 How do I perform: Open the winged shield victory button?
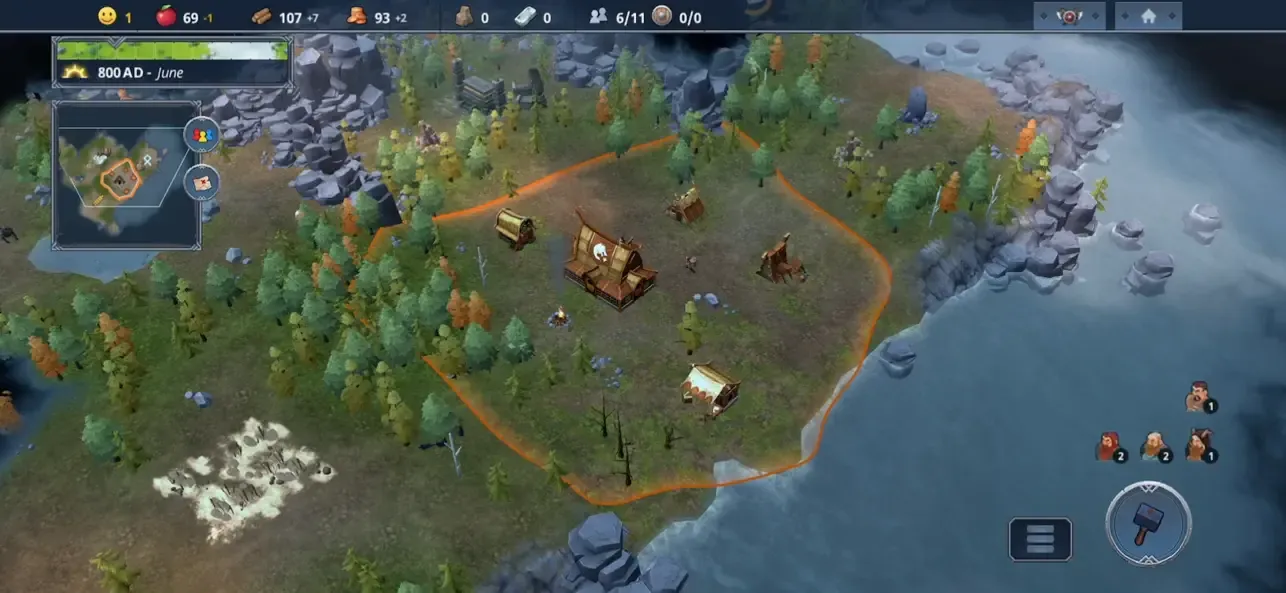[x=1068, y=16]
